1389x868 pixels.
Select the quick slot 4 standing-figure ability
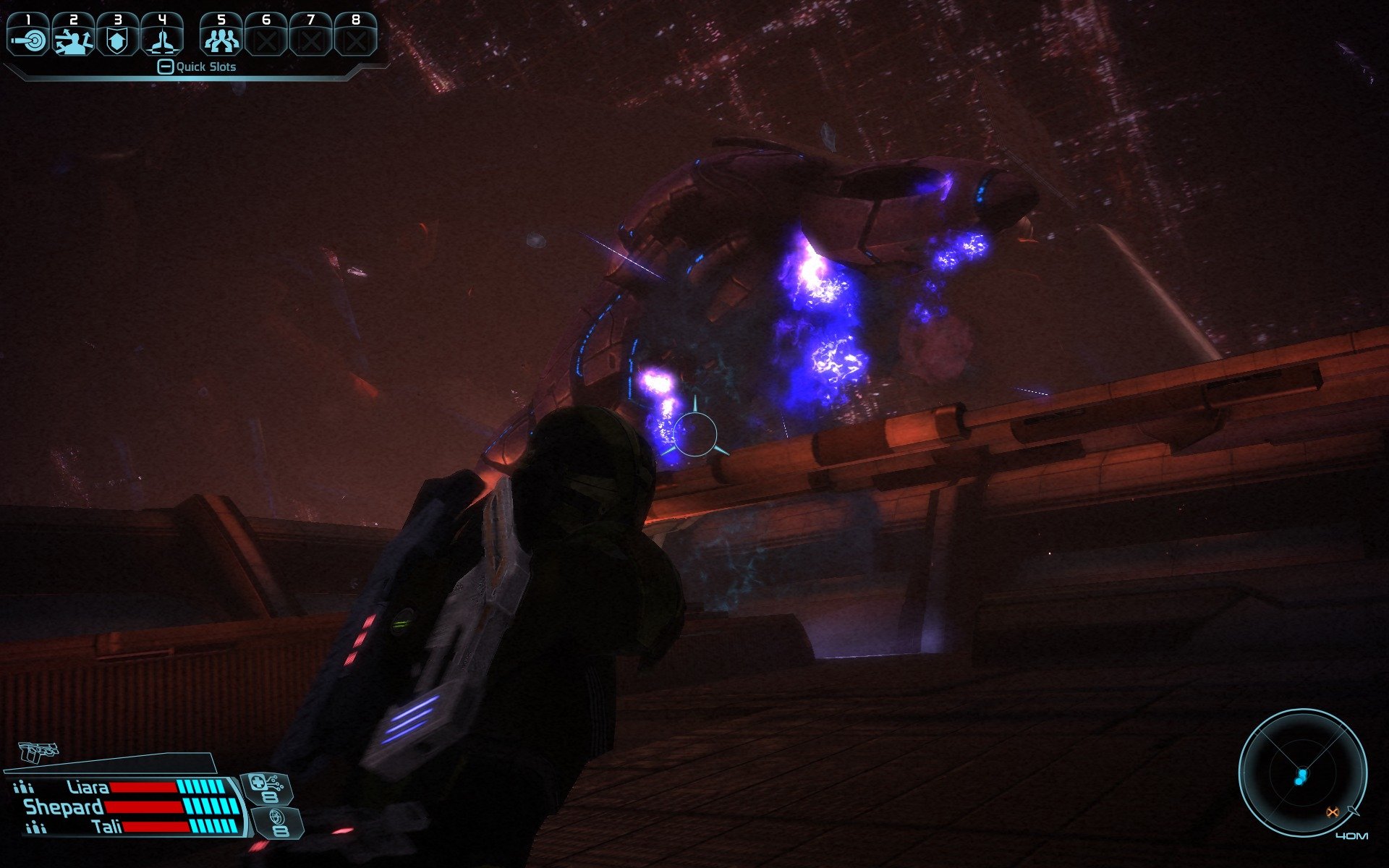[x=162, y=36]
